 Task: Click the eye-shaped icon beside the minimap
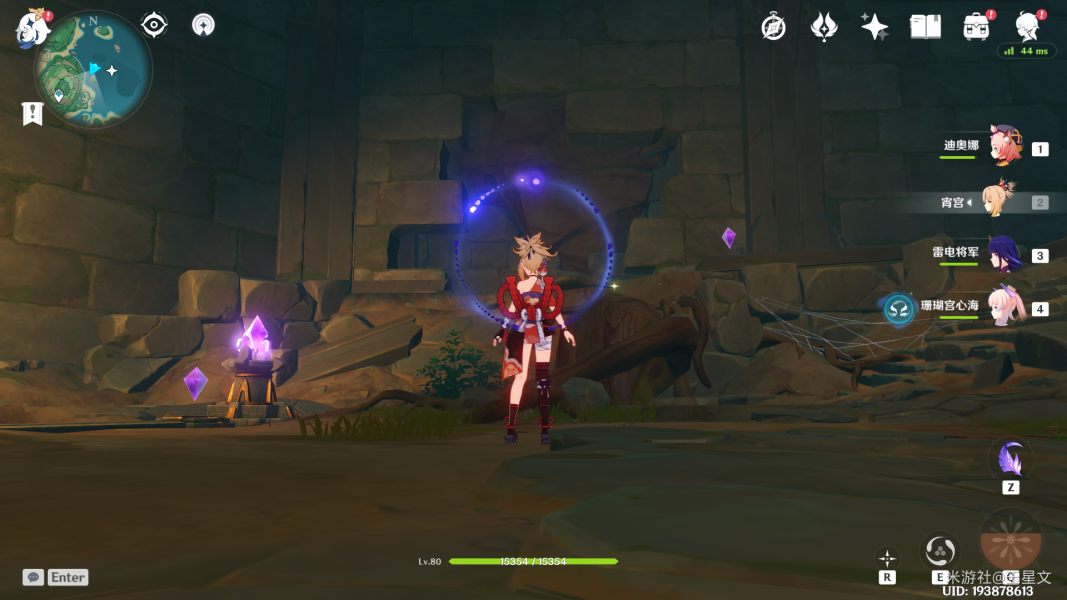pyautogui.click(x=154, y=25)
